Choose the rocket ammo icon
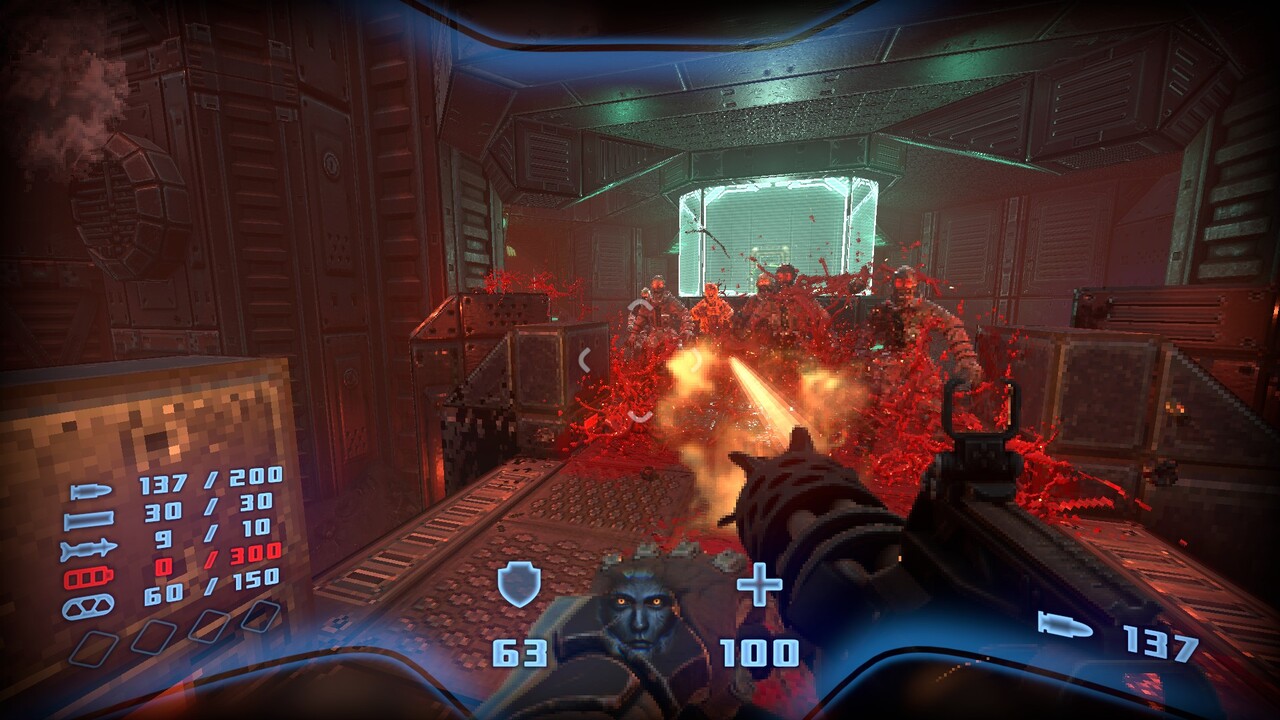The width and height of the screenshot is (1280, 720). click(89, 549)
